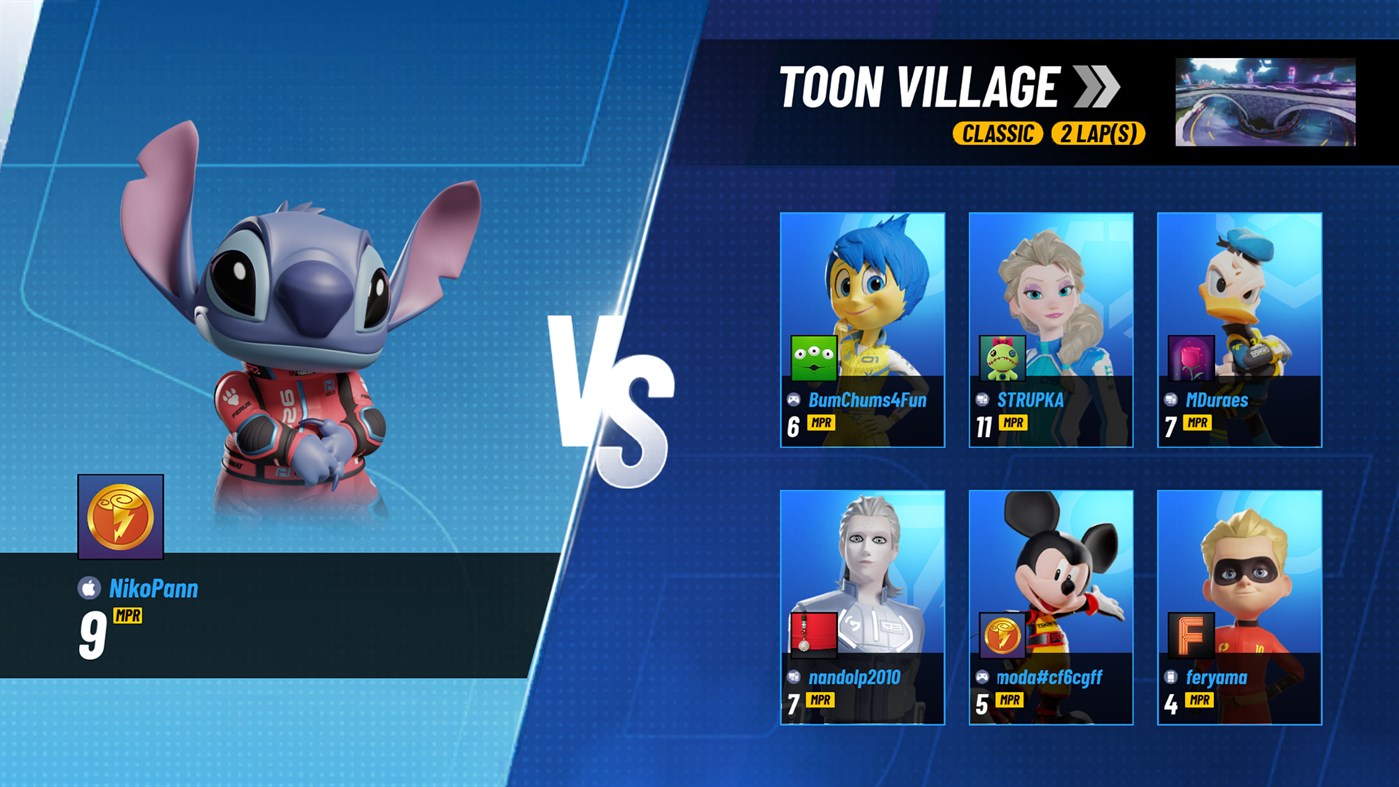Click the medal badge on nandolp2010's card
The image size is (1399, 787).
(x=814, y=633)
